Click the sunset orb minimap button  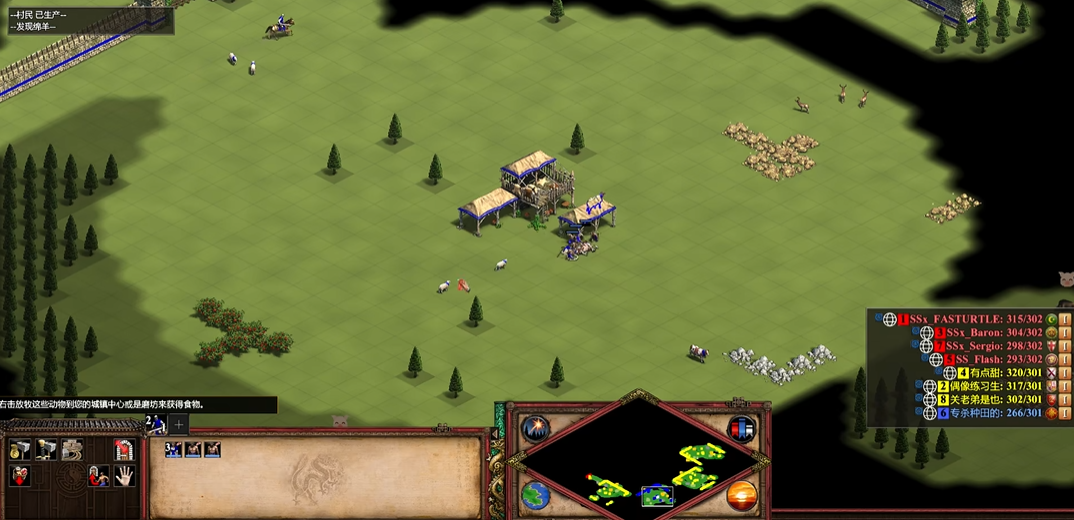742,494
